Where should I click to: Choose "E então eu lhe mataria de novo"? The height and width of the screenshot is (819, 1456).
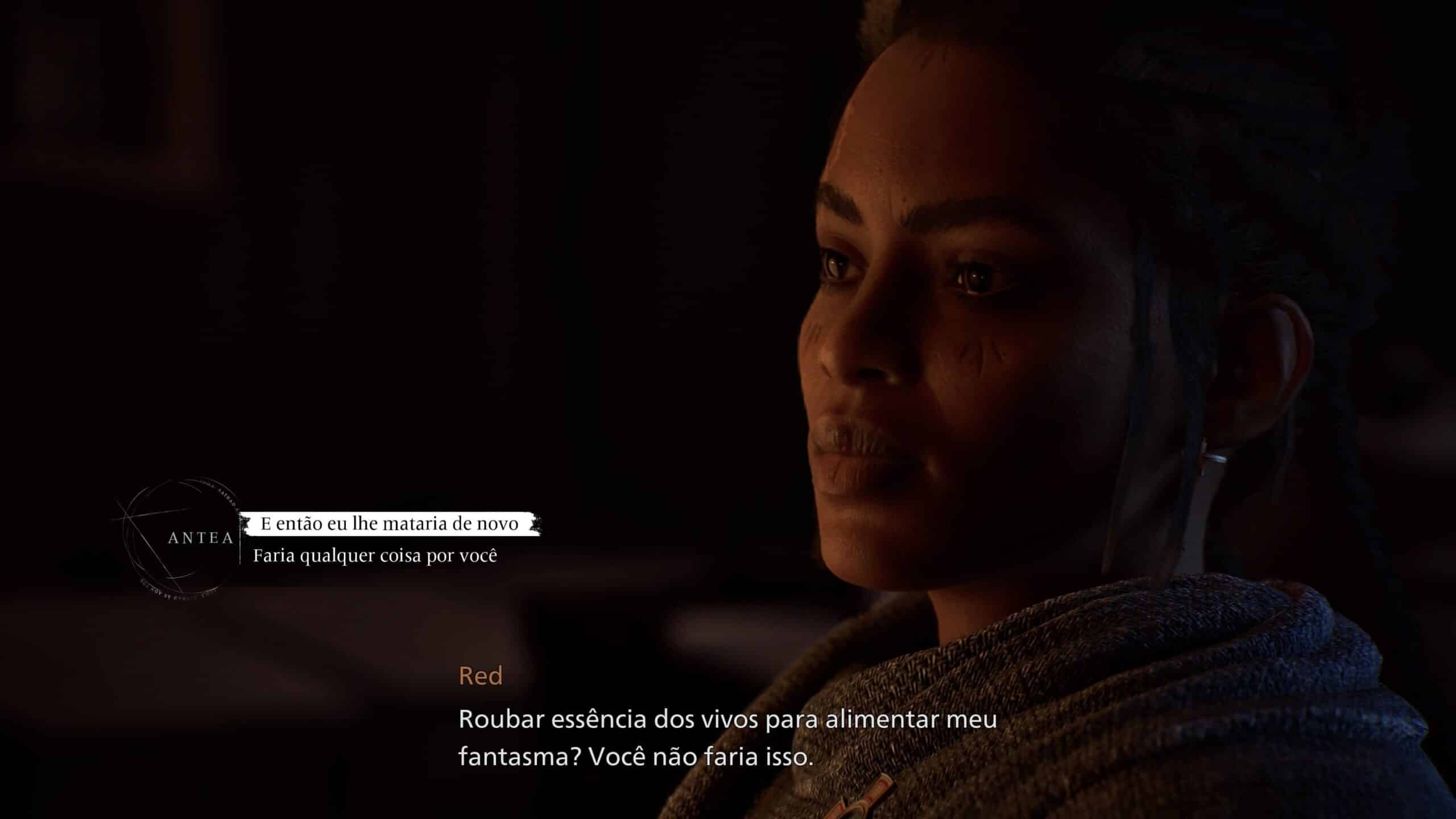tap(390, 524)
